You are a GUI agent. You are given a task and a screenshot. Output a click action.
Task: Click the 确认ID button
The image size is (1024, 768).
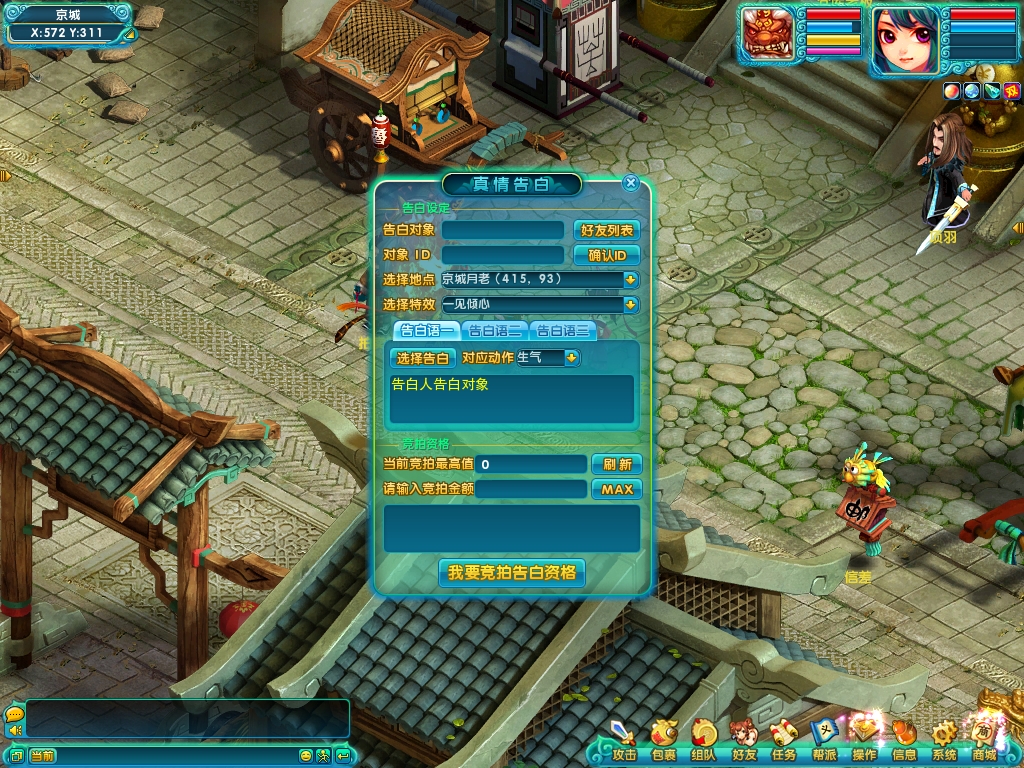click(607, 255)
